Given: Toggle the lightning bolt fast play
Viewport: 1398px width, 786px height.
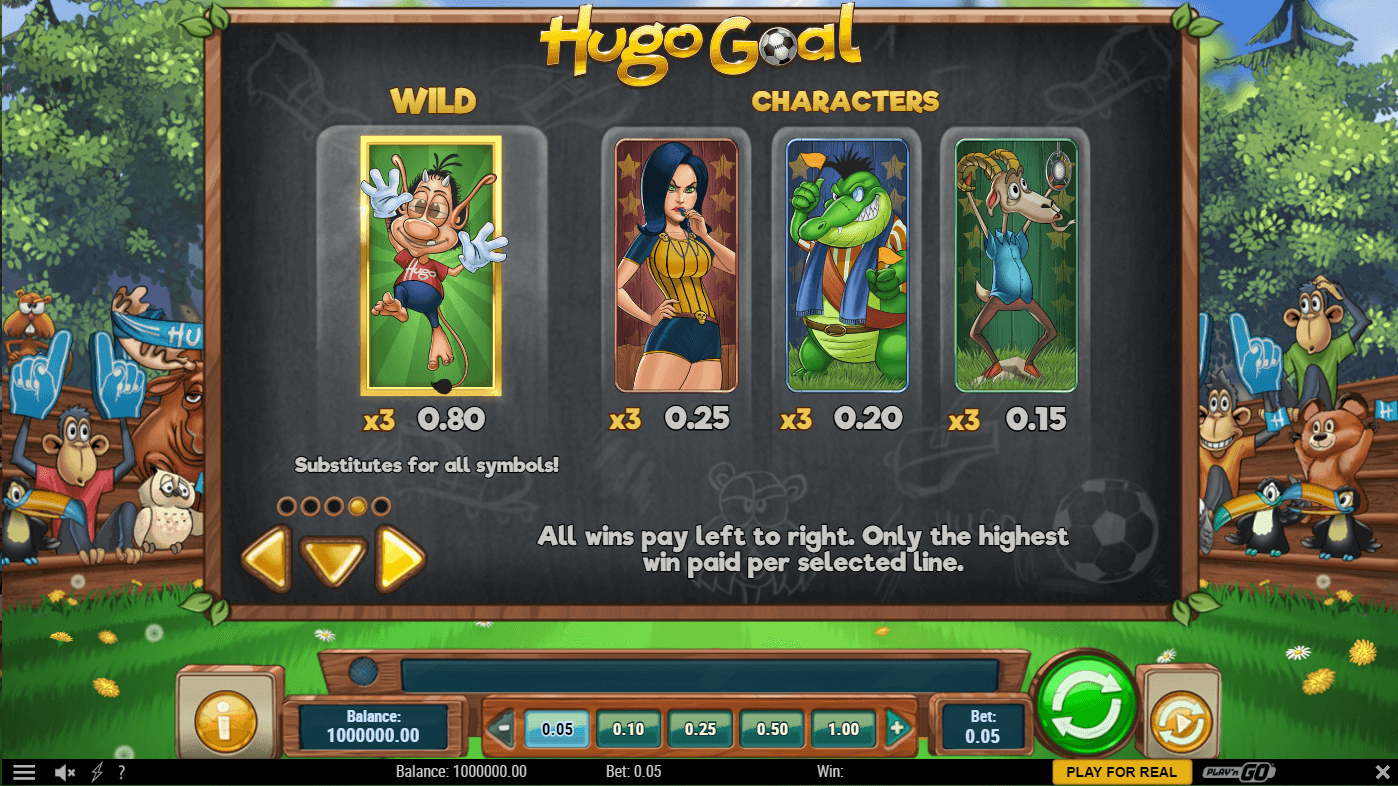Looking at the screenshot, I should tap(97, 772).
